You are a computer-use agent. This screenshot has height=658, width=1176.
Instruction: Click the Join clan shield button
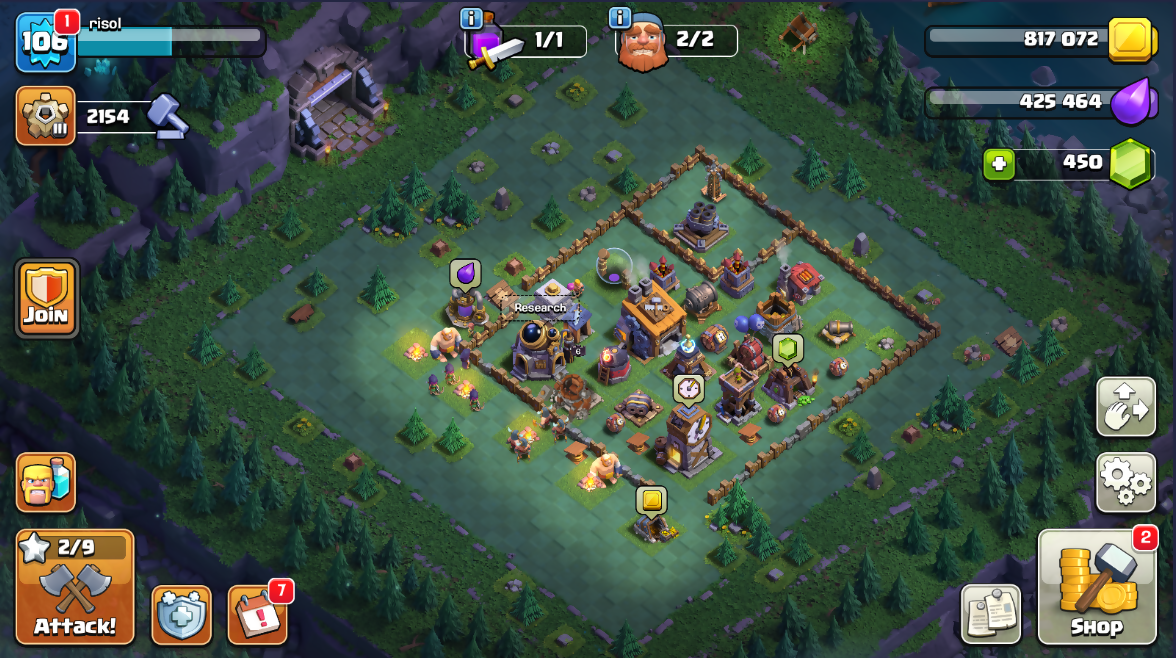tap(46, 298)
